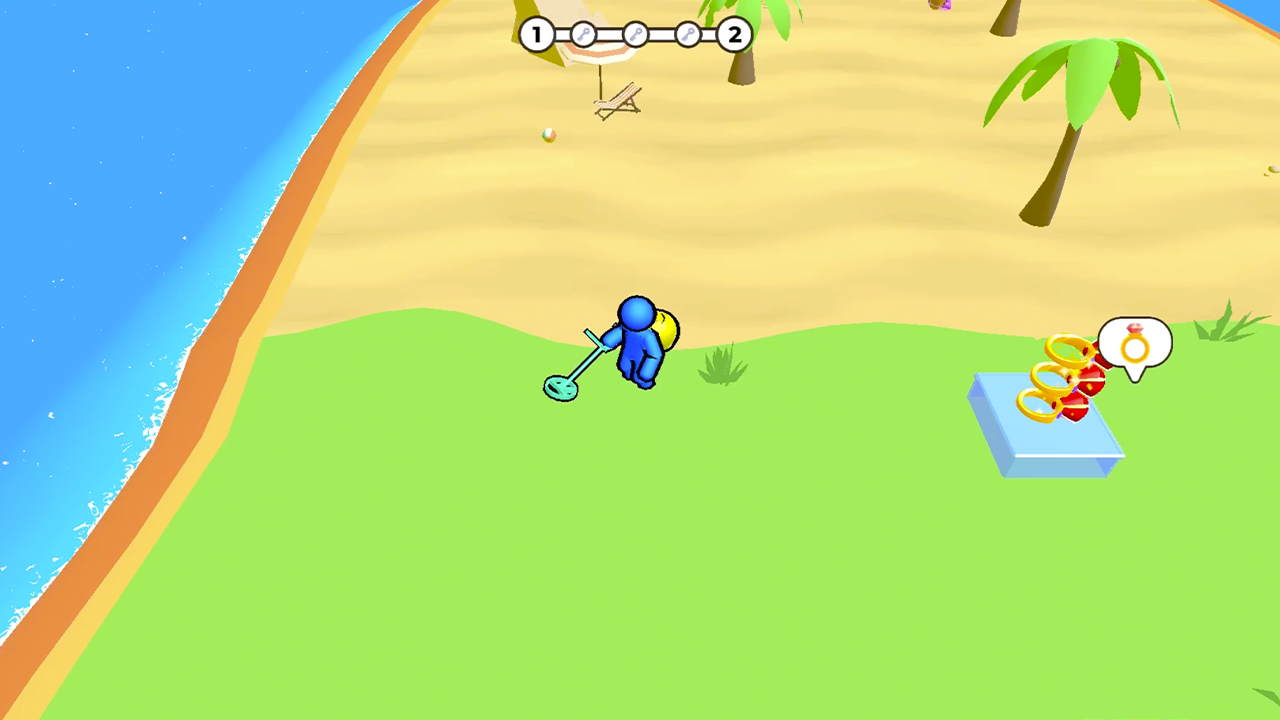Image resolution: width=1280 pixels, height=720 pixels.
Task: Select the third key milestone icon
Action: click(x=687, y=35)
